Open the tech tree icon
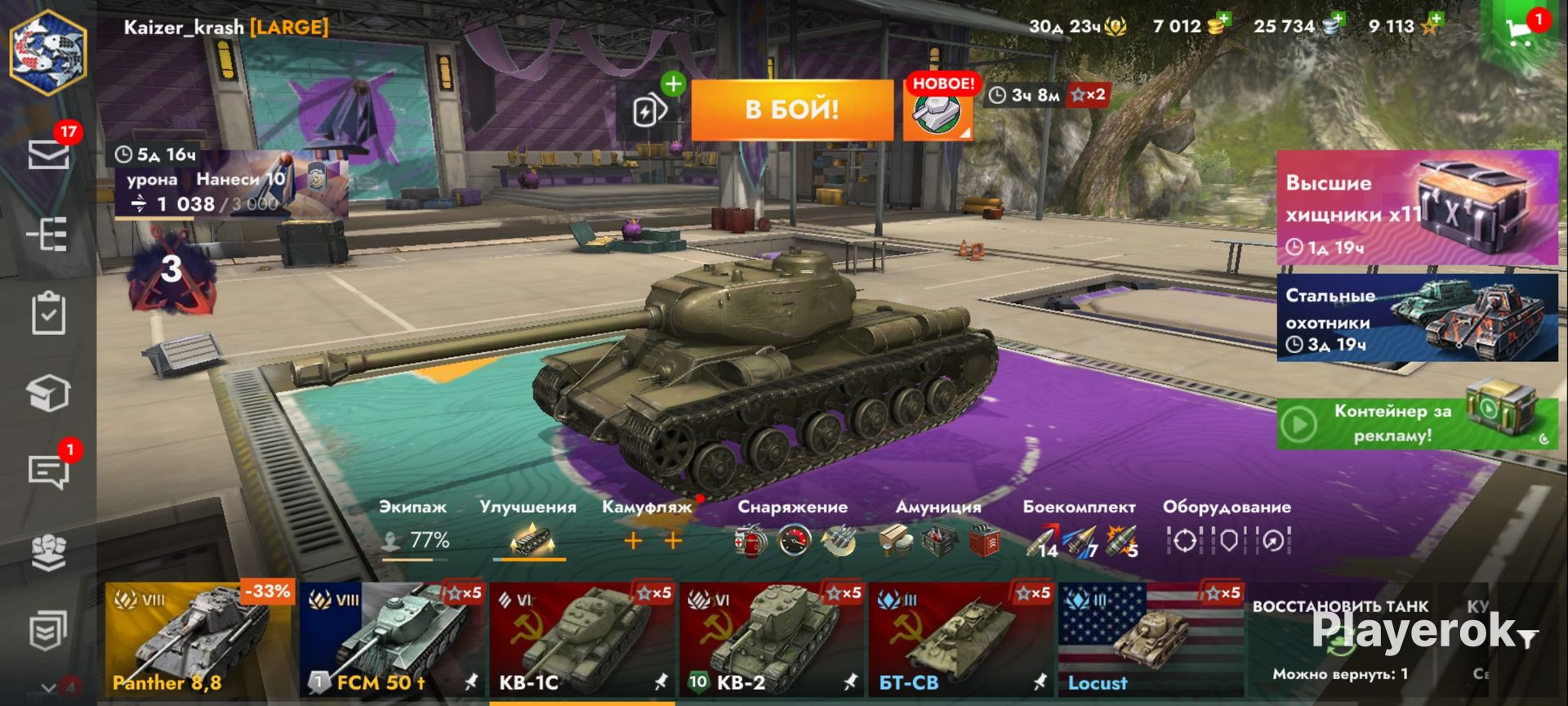 pyautogui.click(x=48, y=235)
